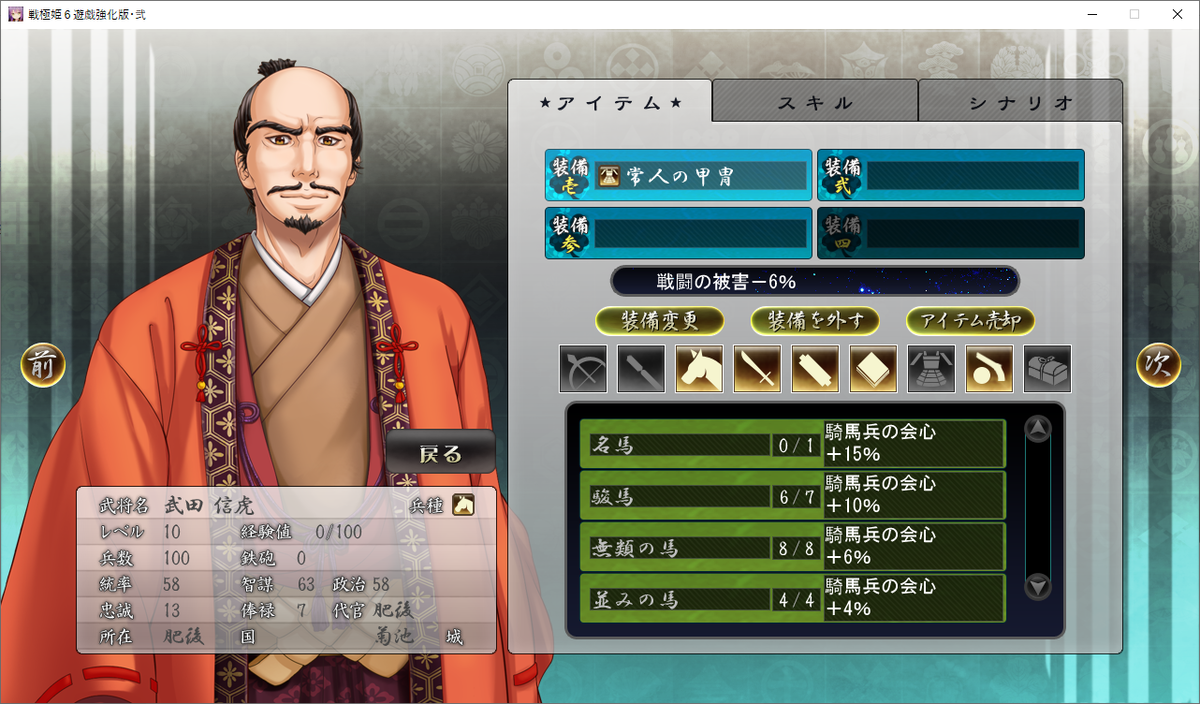Choose the sword item category icon
The width and height of the screenshot is (1200, 704).
point(757,369)
